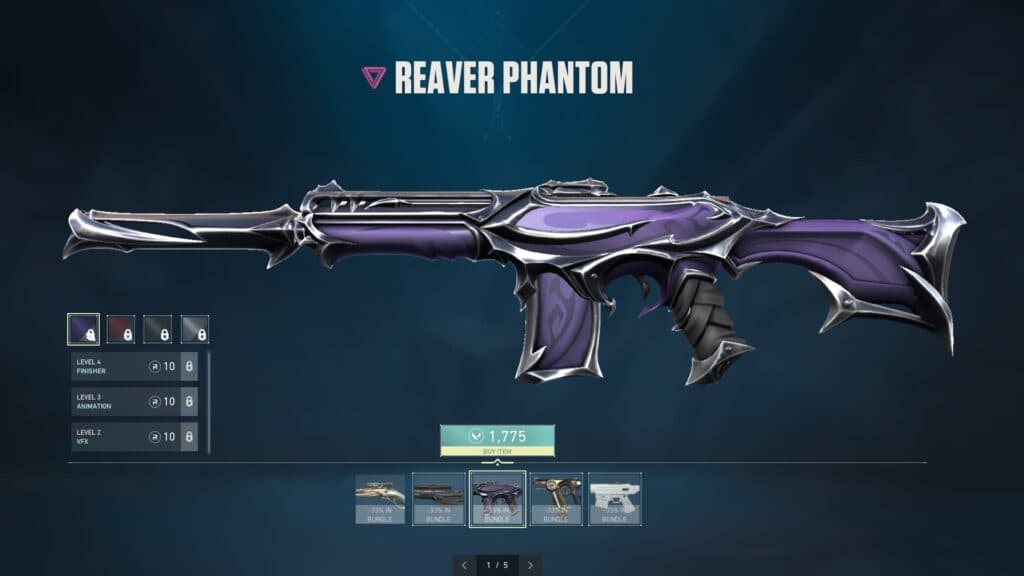Select the light grey color variant swatch
This screenshot has height=576, width=1024.
[194, 329]
